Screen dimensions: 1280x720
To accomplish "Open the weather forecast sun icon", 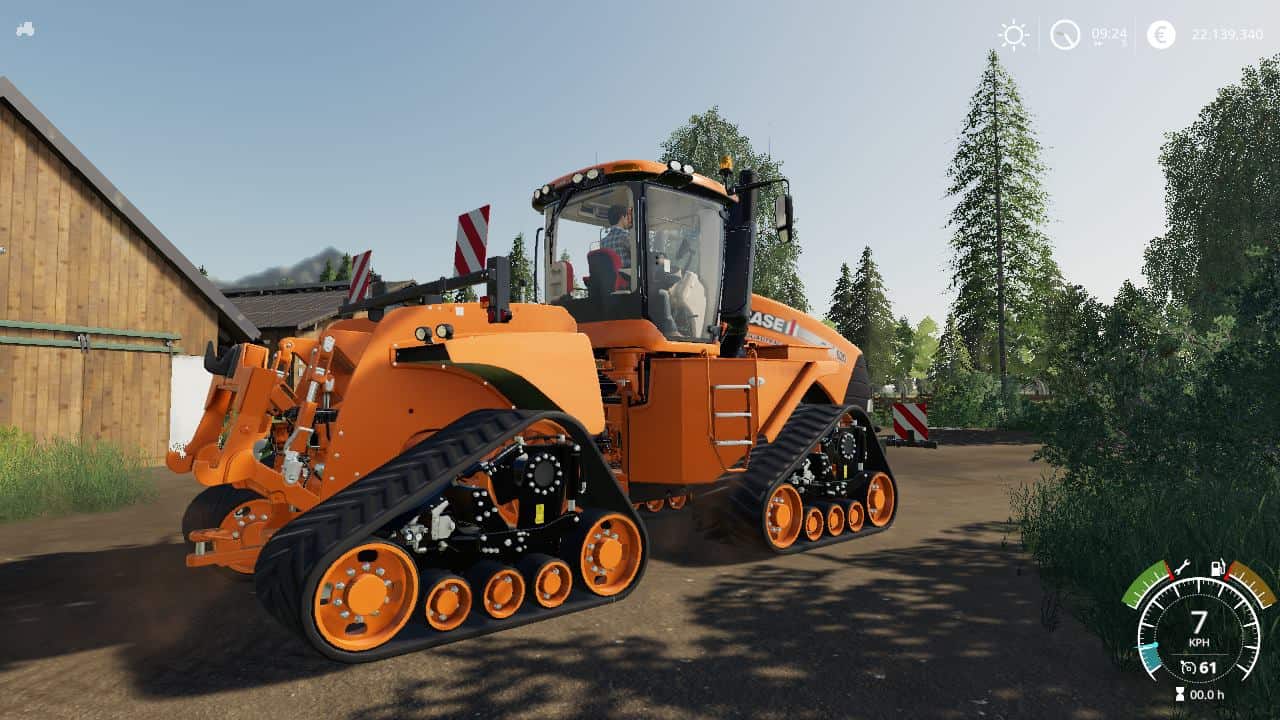I will point(1012,33).
